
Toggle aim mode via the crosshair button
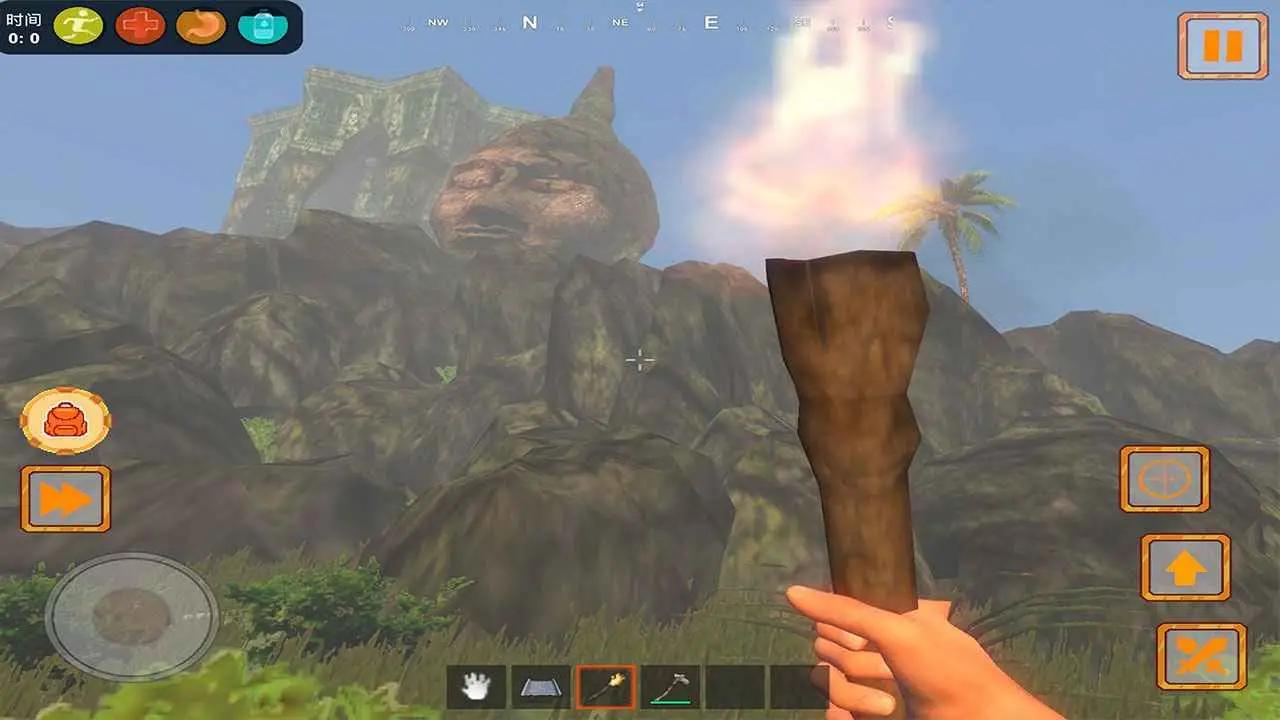pos(1163,479)
